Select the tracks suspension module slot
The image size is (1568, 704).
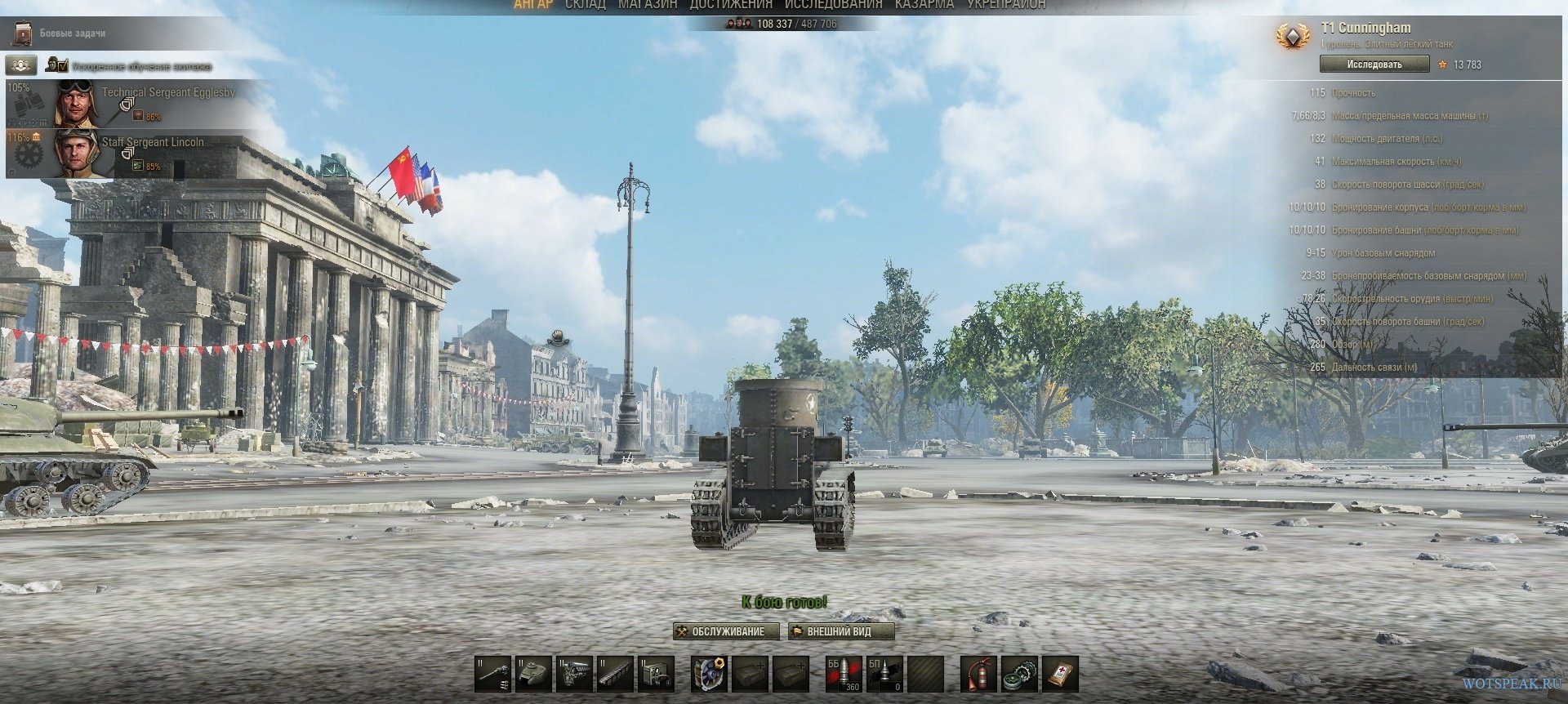616,674
